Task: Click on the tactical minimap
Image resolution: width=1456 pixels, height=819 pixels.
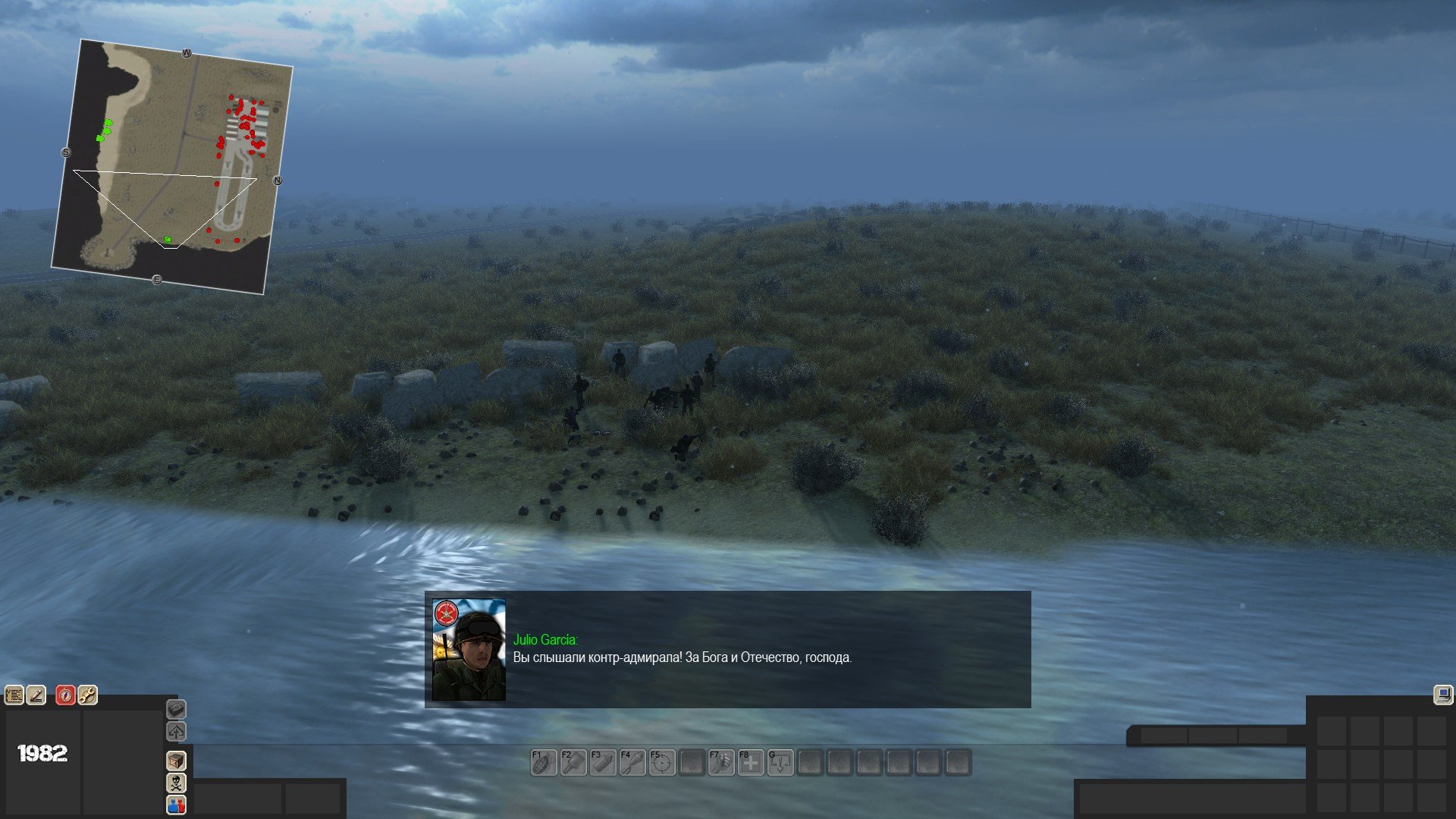Action: 172,167
